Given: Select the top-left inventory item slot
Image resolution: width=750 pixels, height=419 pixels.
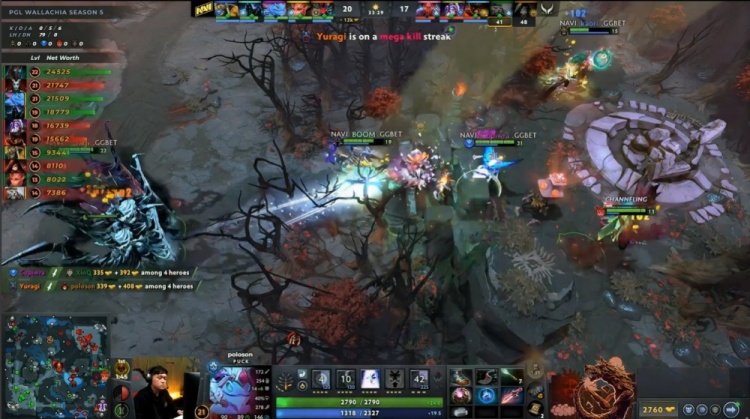Looking at the screenshot, I should pyautogui.click(x=460, y=377).
